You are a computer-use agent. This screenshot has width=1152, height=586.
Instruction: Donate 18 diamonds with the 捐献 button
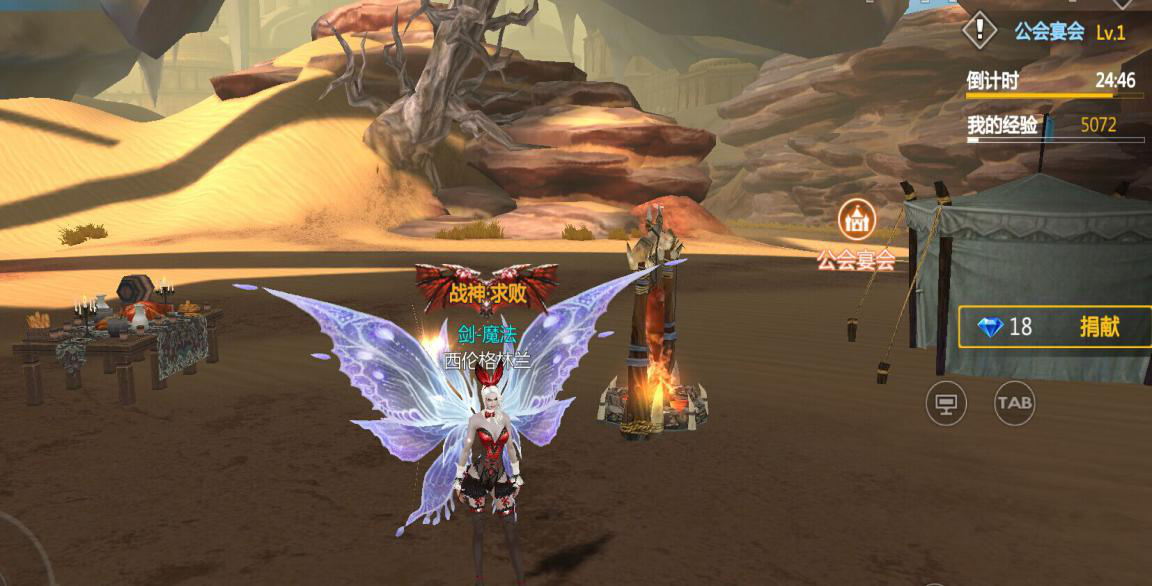(1098, 327)
